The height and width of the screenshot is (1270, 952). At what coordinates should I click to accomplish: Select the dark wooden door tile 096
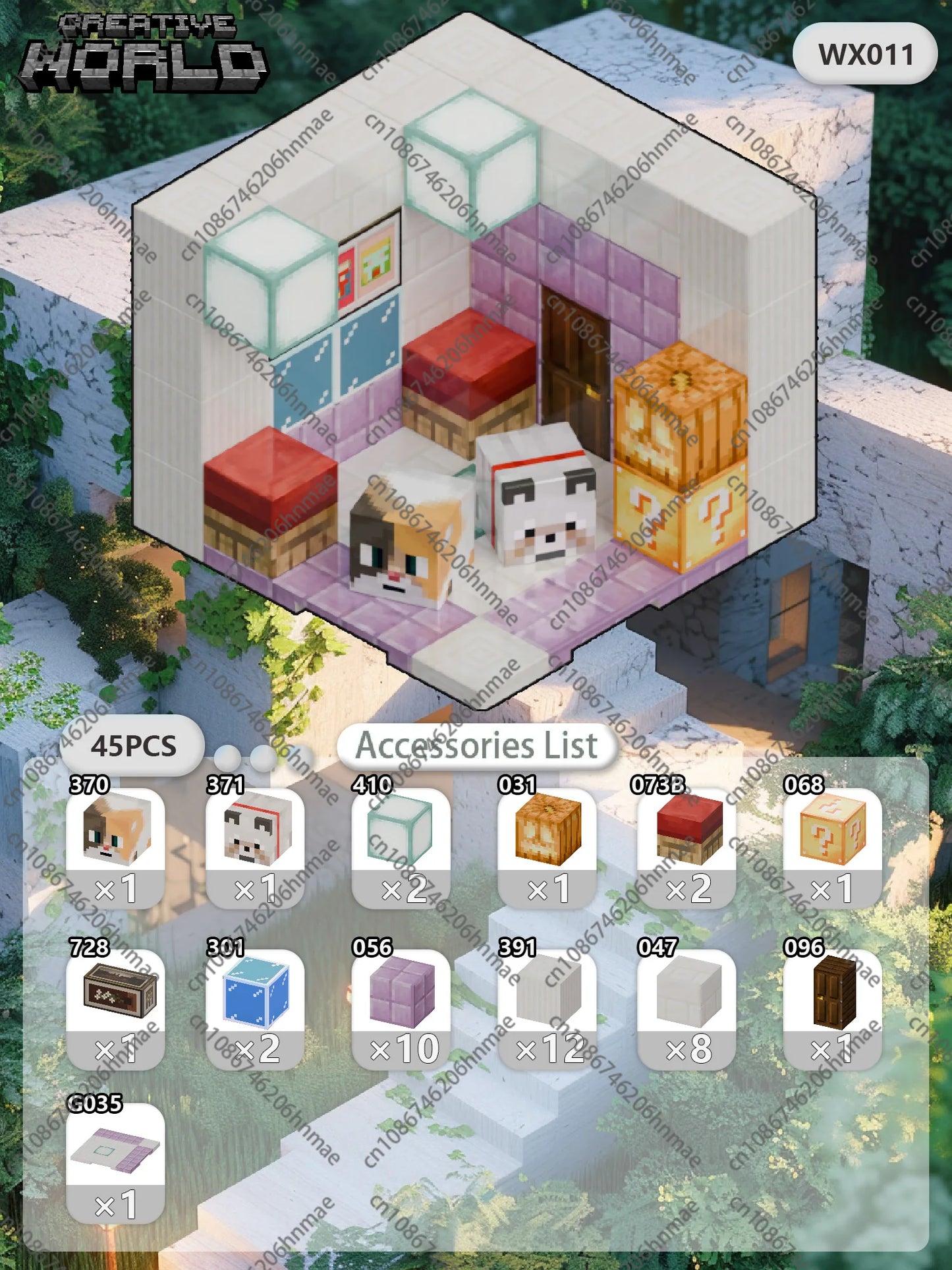pyautogui.click(x=832, y=1008)
